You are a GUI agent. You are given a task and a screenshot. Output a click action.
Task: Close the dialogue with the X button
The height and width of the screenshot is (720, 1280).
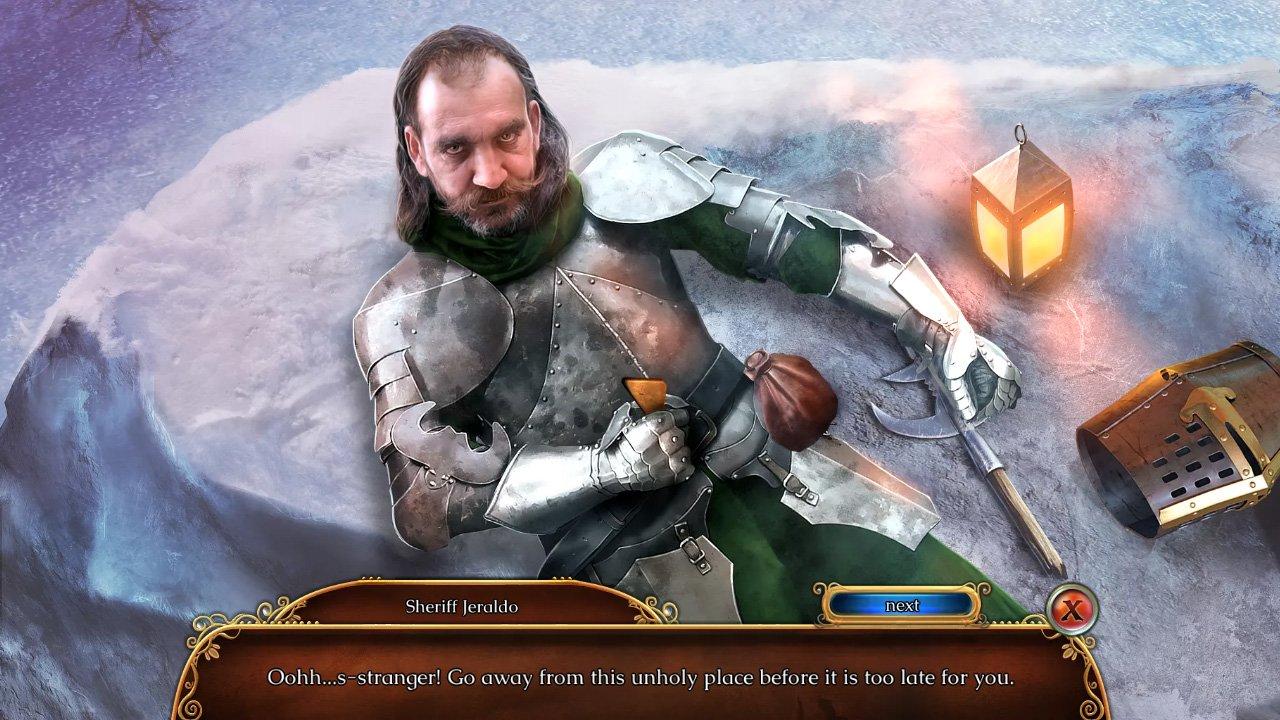tap(1070, 607)
